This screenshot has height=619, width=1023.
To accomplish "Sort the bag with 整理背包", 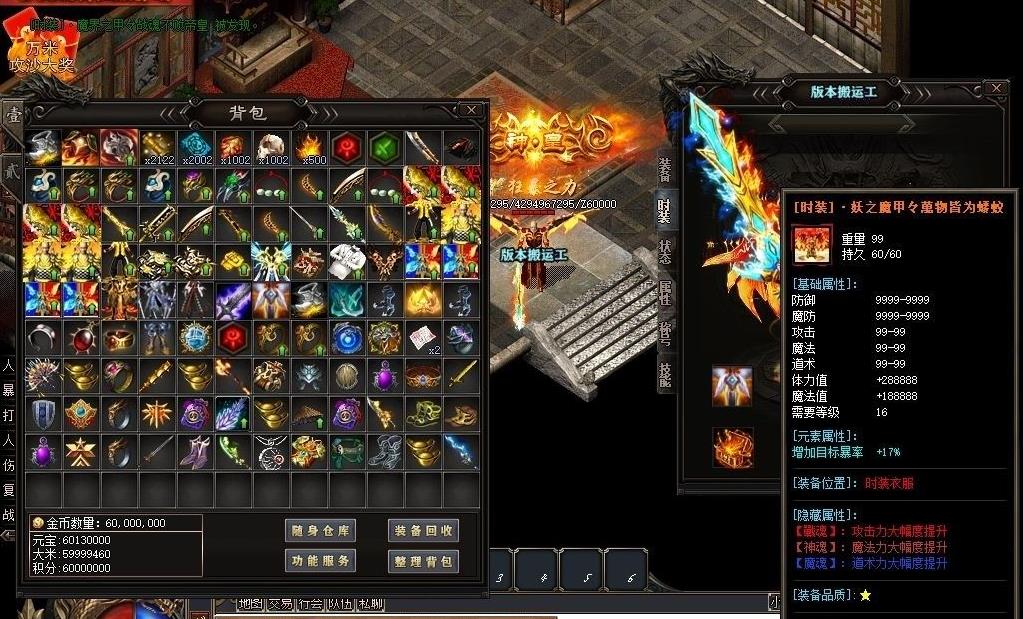I will point(423,561).
